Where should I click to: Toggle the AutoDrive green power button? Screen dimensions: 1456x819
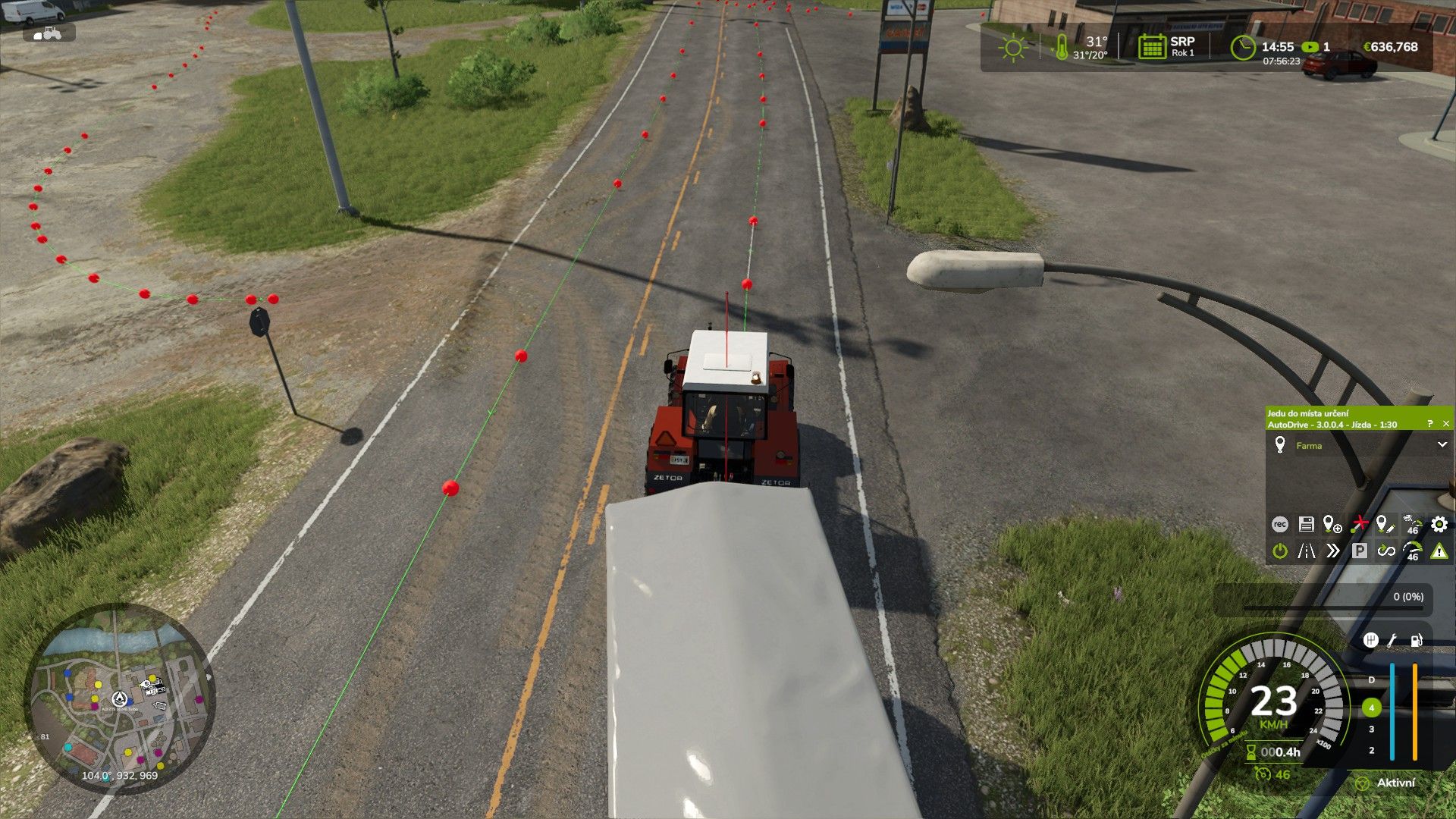tap(1279, 551)
